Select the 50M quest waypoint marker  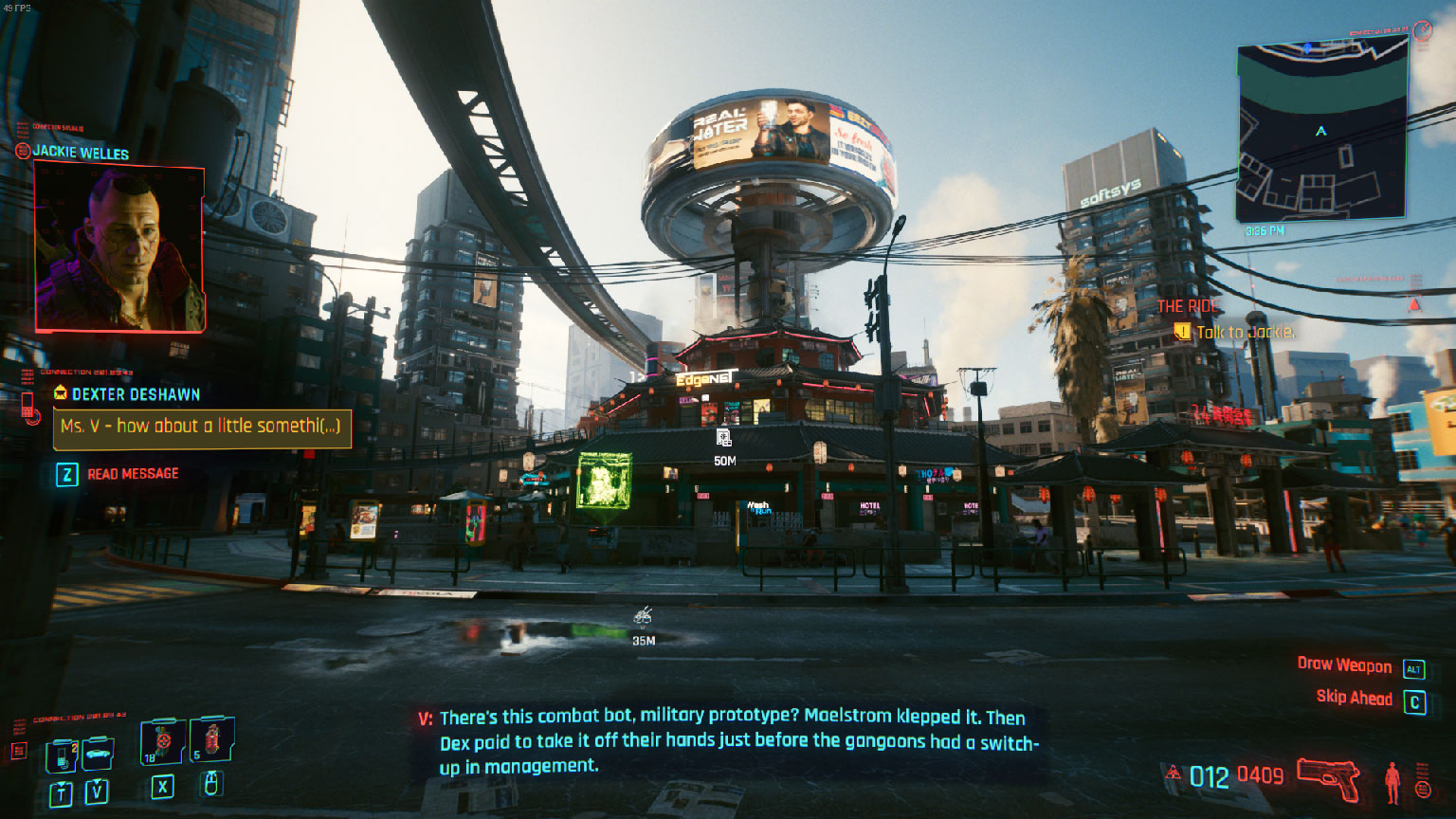[x=724, y=439]
